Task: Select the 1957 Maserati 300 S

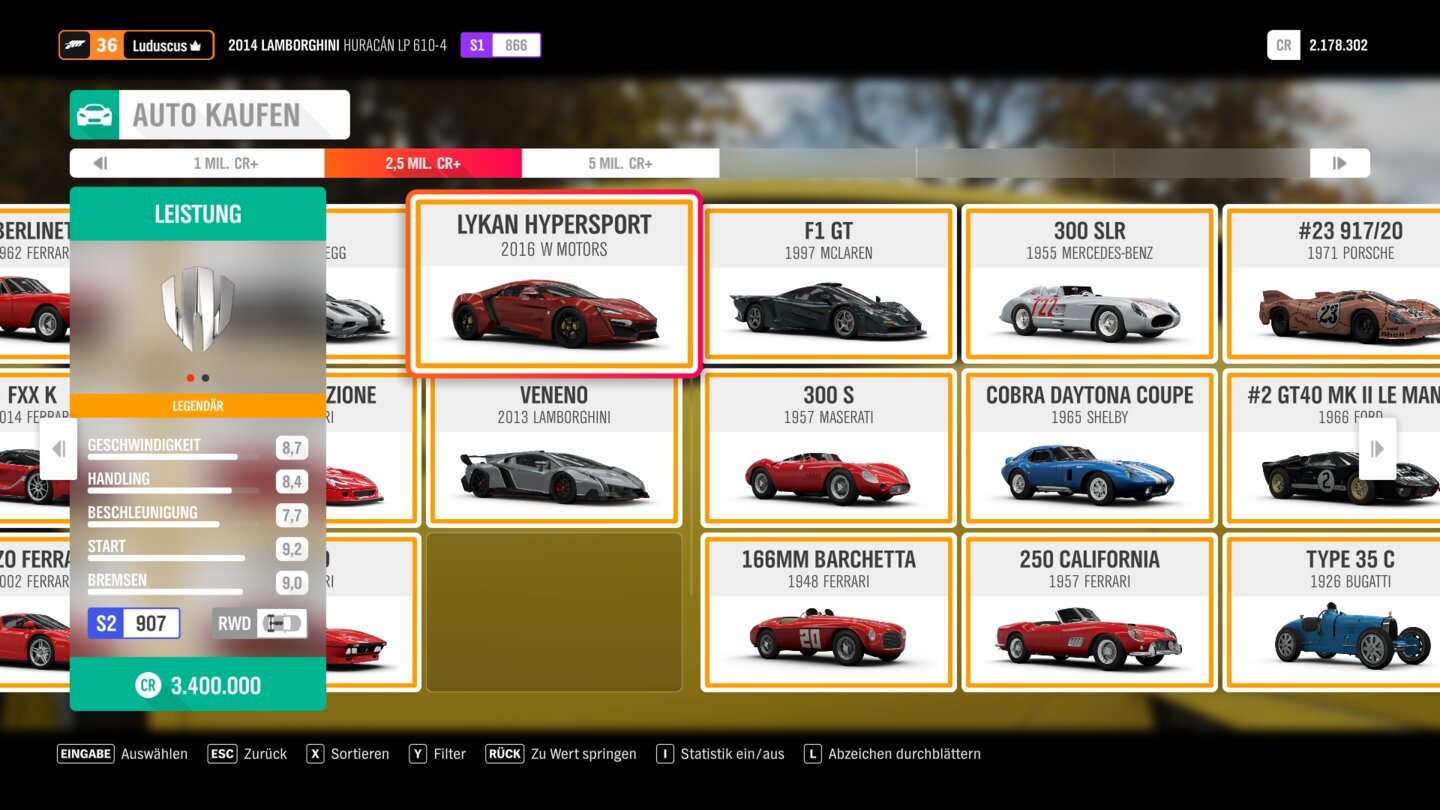Action: click(828, 449)
